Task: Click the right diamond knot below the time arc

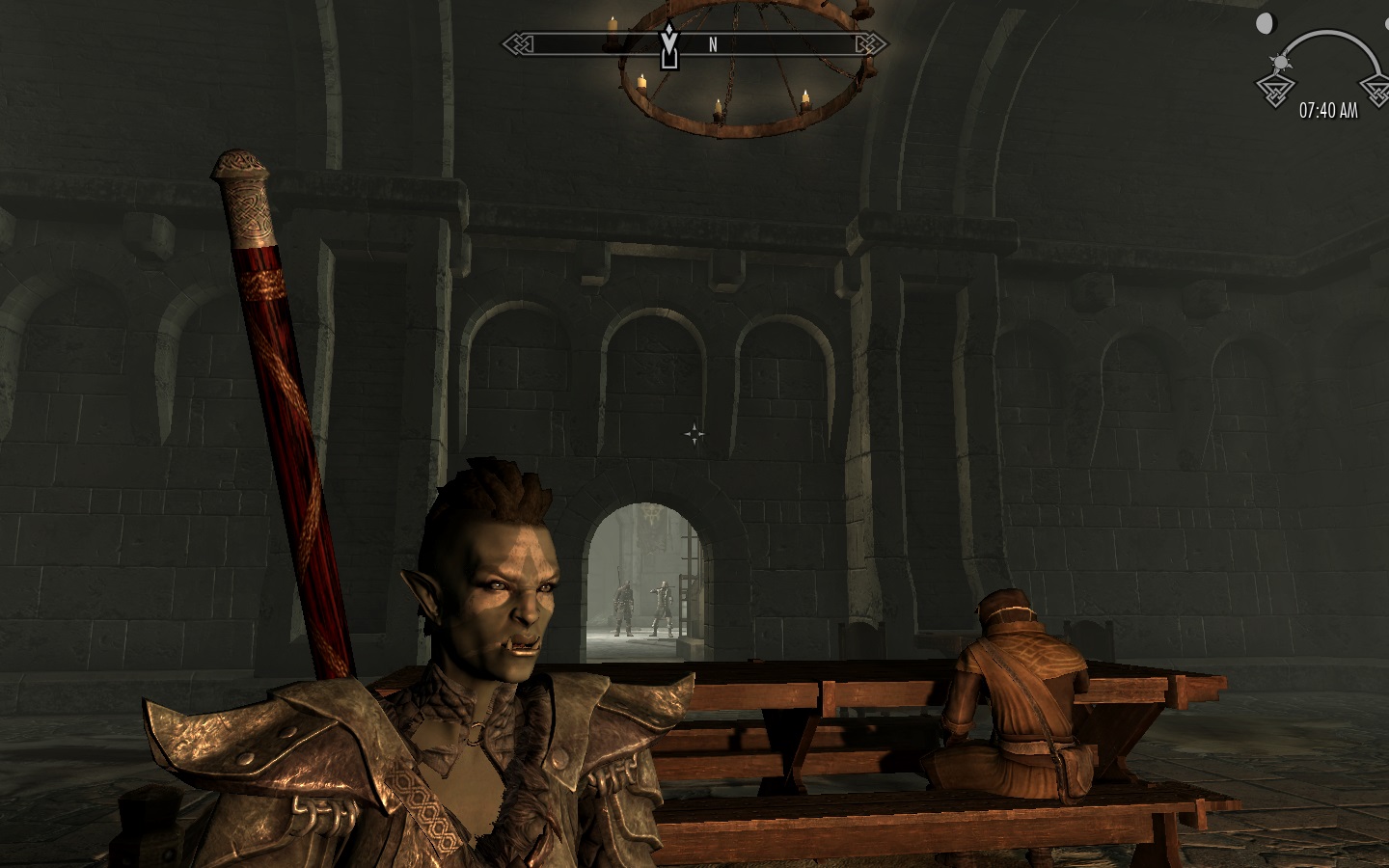Action: 1379,93
